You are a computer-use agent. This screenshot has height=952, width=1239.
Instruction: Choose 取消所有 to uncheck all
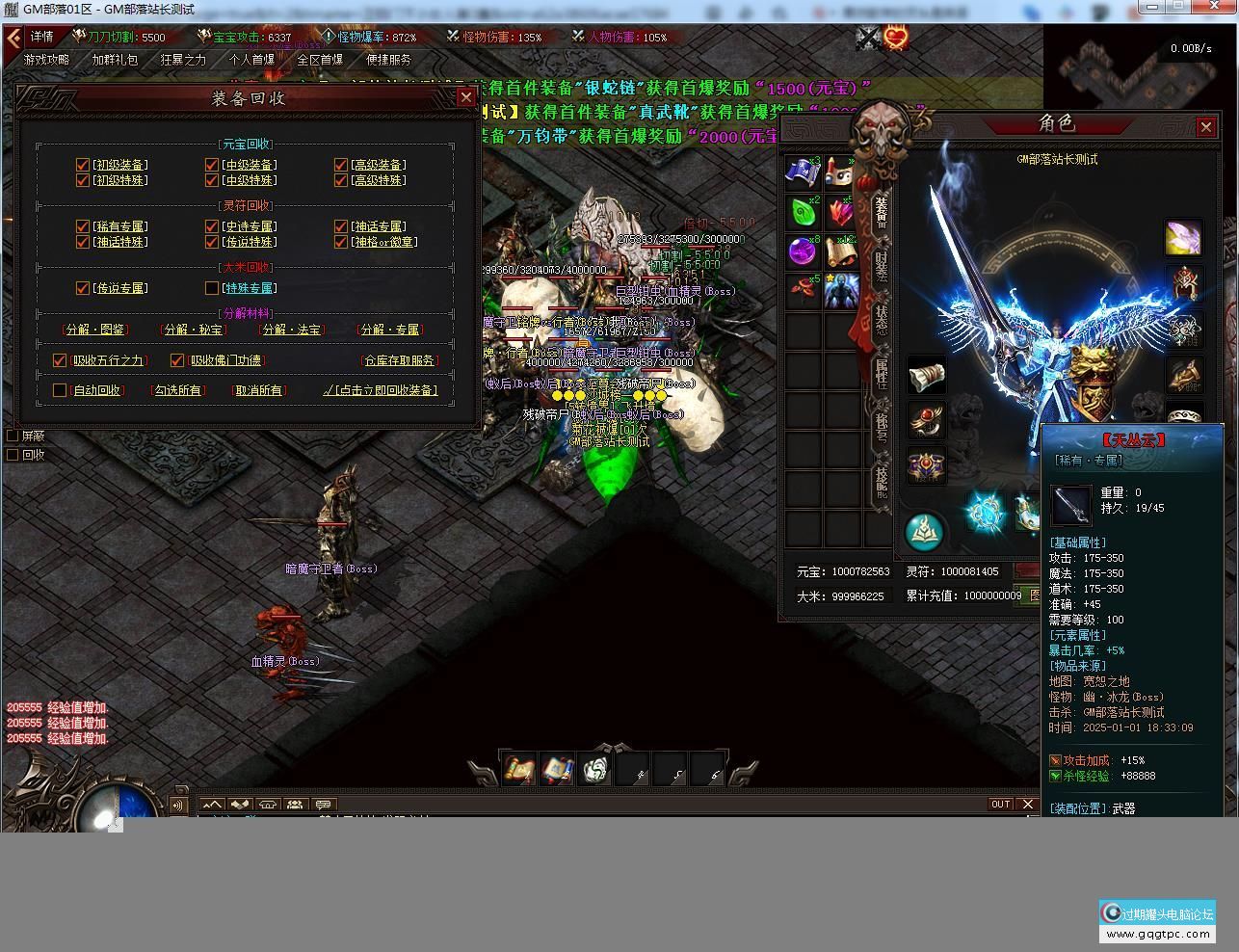259,390
